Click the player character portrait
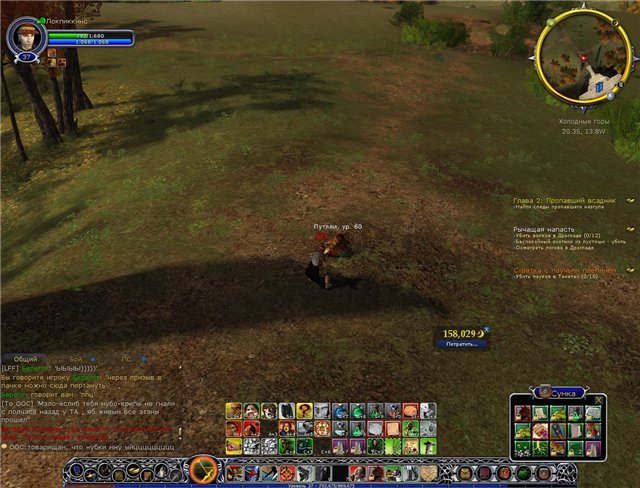The image size is (640, 488). click(x=23, y=38)
